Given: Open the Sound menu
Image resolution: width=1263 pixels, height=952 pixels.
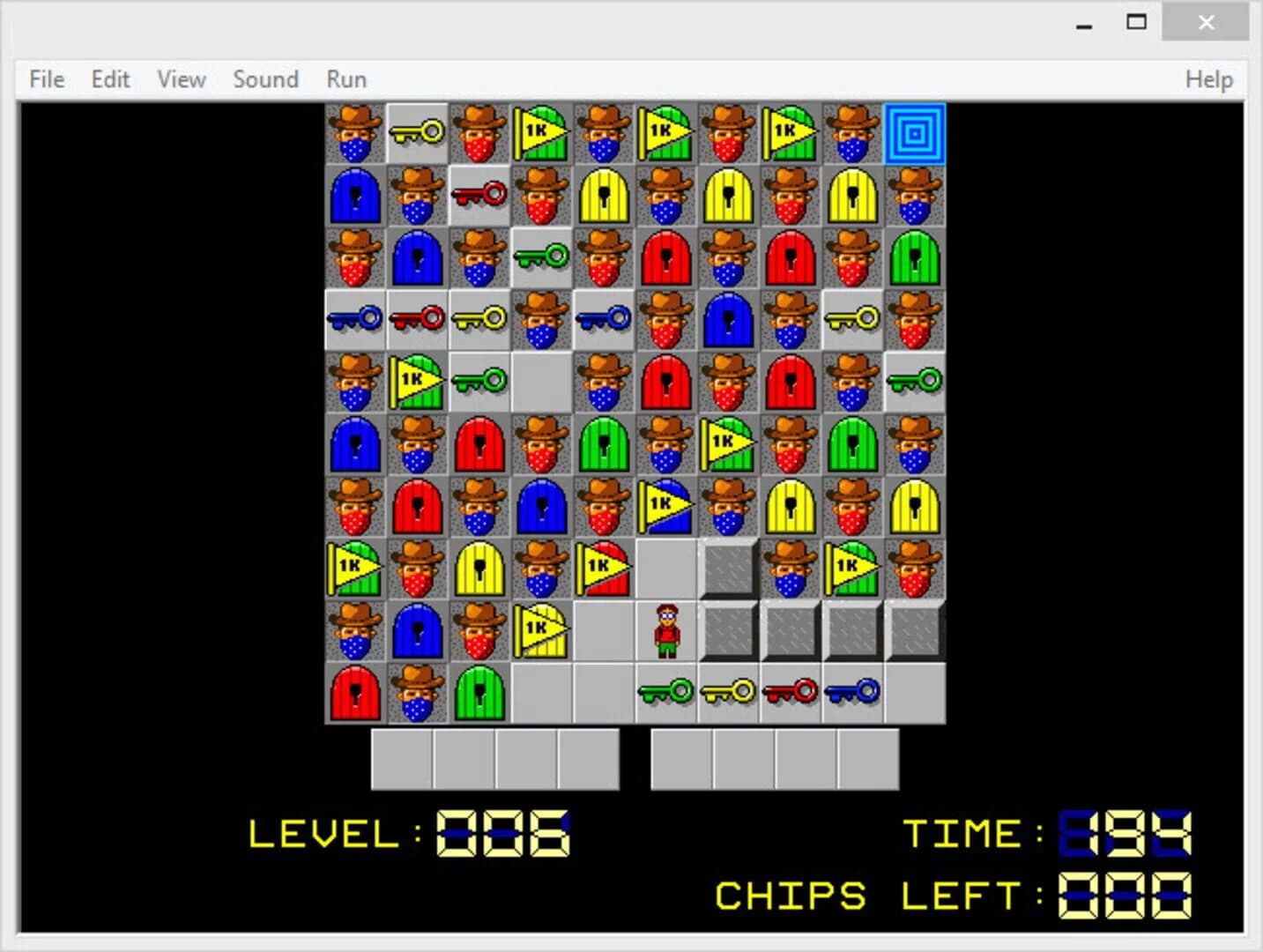Looking at the screenshot, I should click(x=265, y=78).
